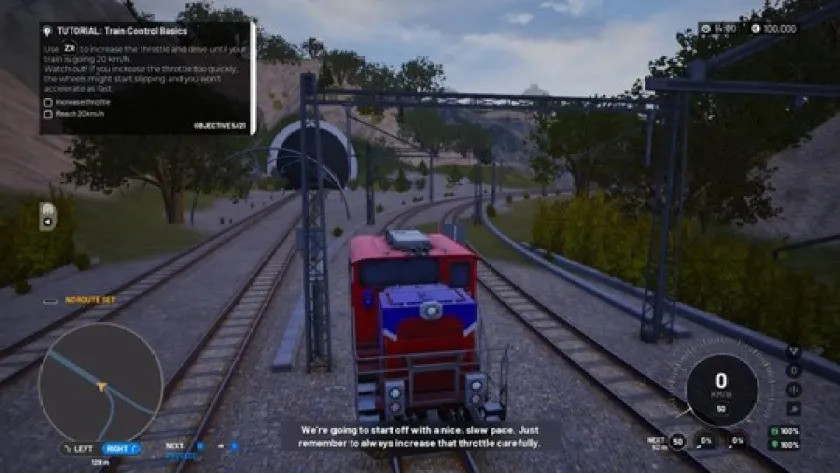Viewport: 840px width, 473px height.
Task: Tick the Reach 20km/h objective checkbox
Action: (x=48, y=115)
